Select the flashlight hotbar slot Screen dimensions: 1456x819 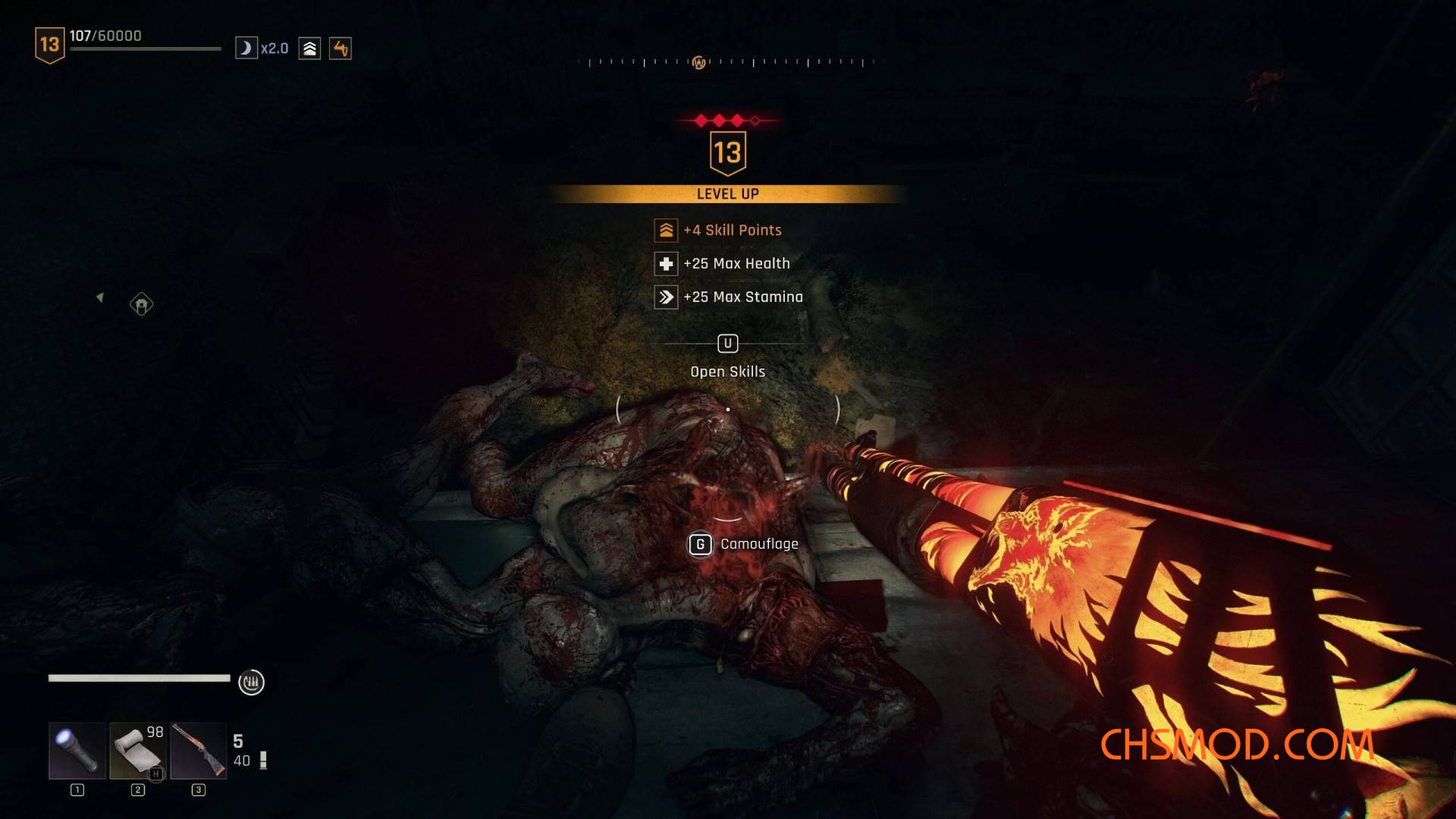77,750
